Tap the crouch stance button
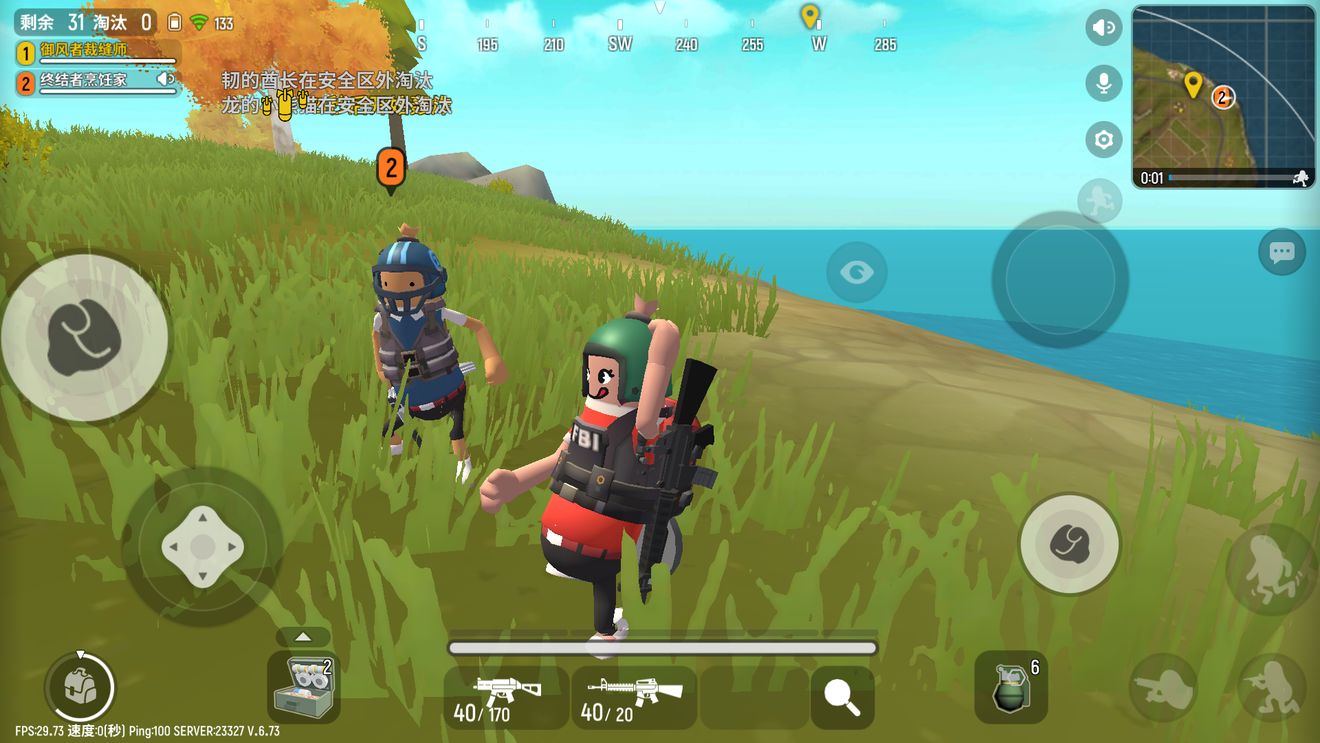Image resolution: width=1320 pixels, height=743 pixels. tap(1163, 687)
